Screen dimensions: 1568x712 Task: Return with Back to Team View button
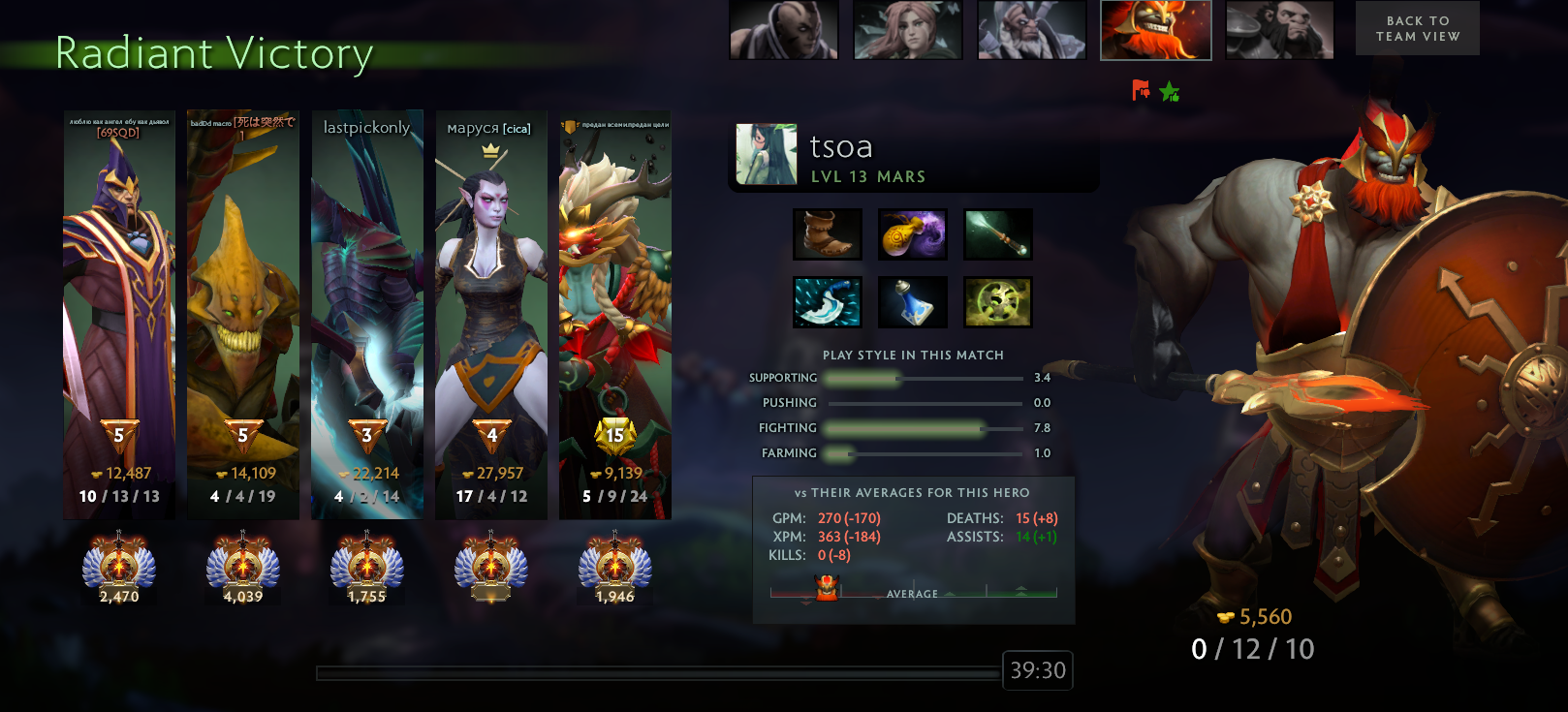[1417, 28]
